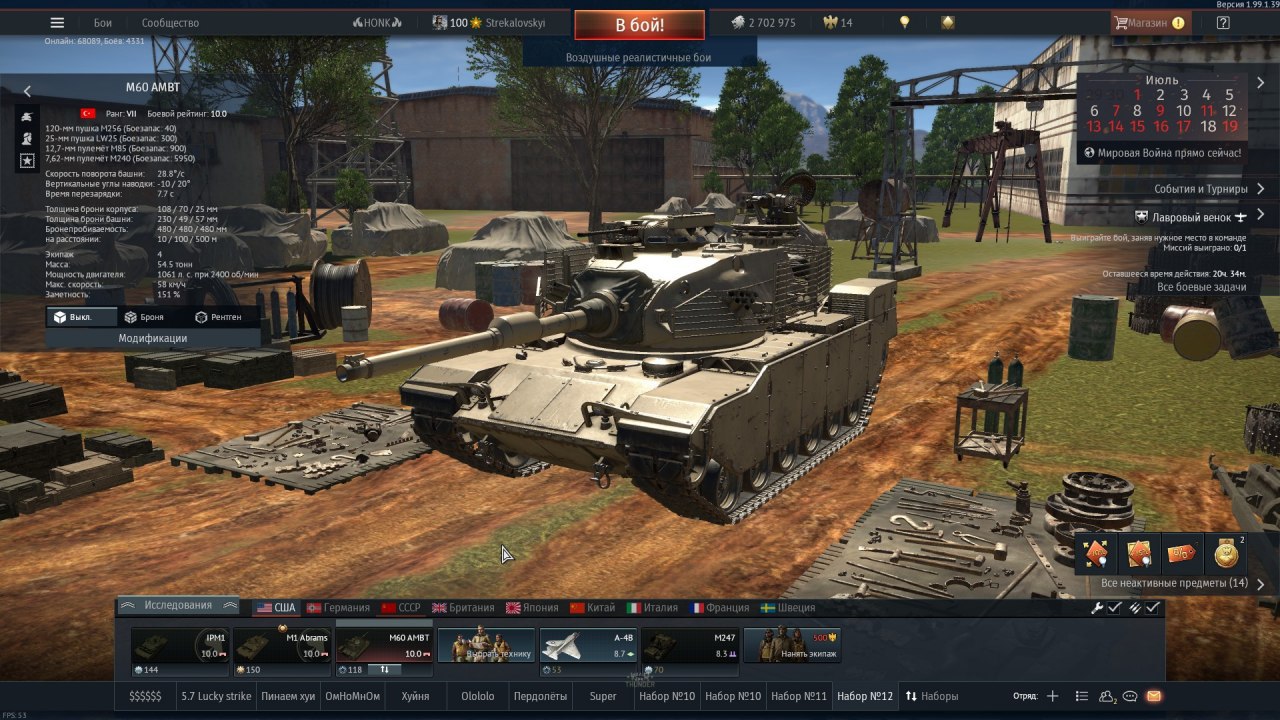The image size is (1280, 720).
Task: Open the Магазин shop
Action: pyautogui.click(x=1149, y=23)
